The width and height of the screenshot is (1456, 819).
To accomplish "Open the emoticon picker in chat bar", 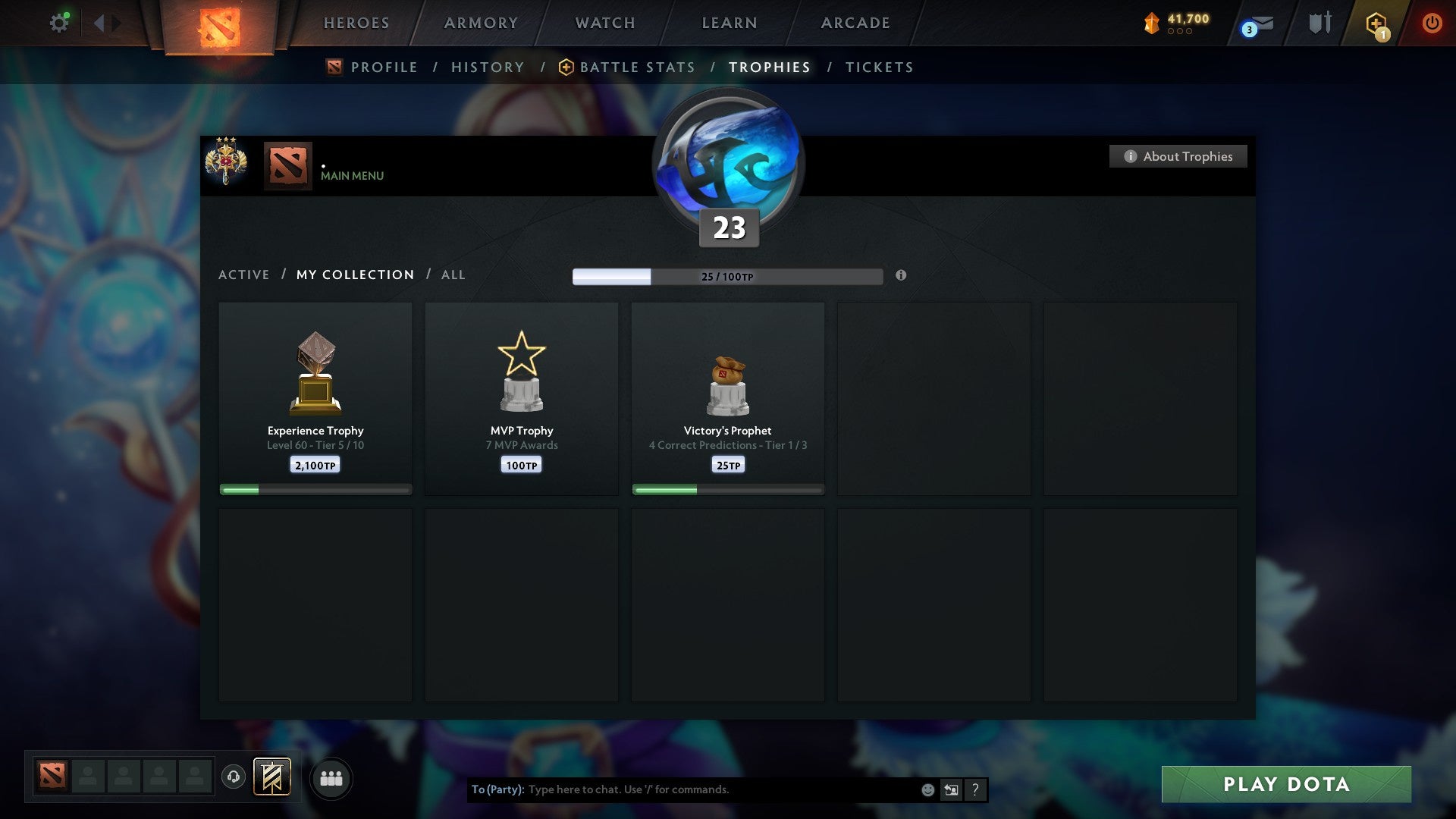I will [x=927, y=789].
